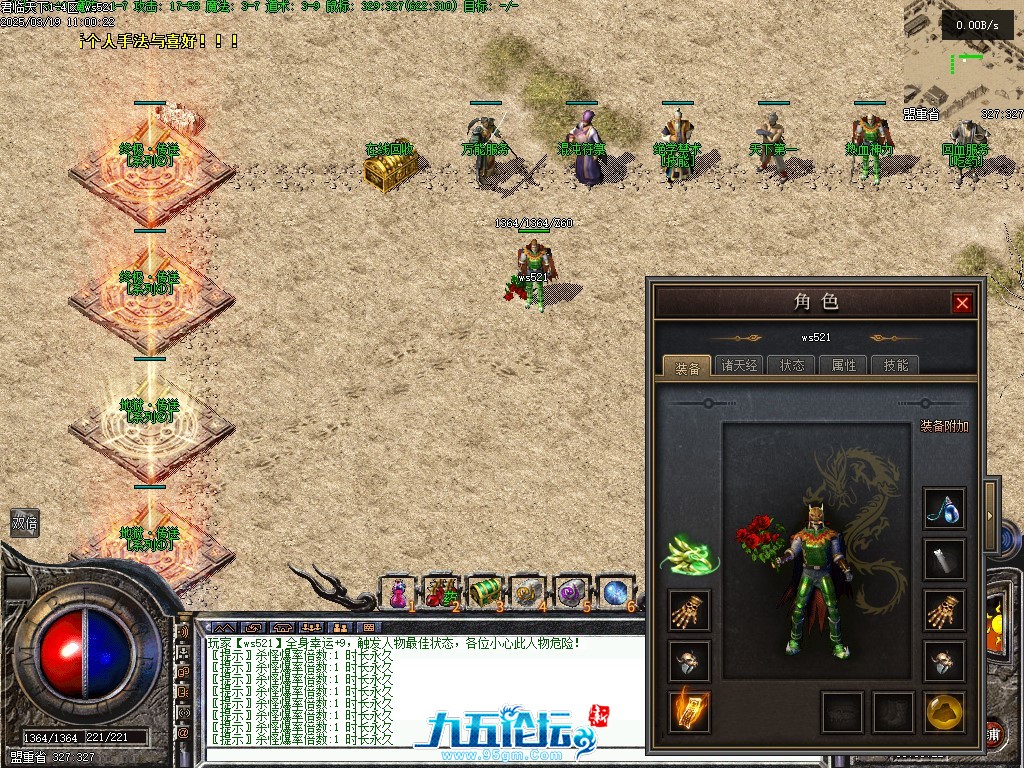Toggle the 双倍 double bonus button
The width and height of the screenshot is (1024, 768).
click(24, 523)
